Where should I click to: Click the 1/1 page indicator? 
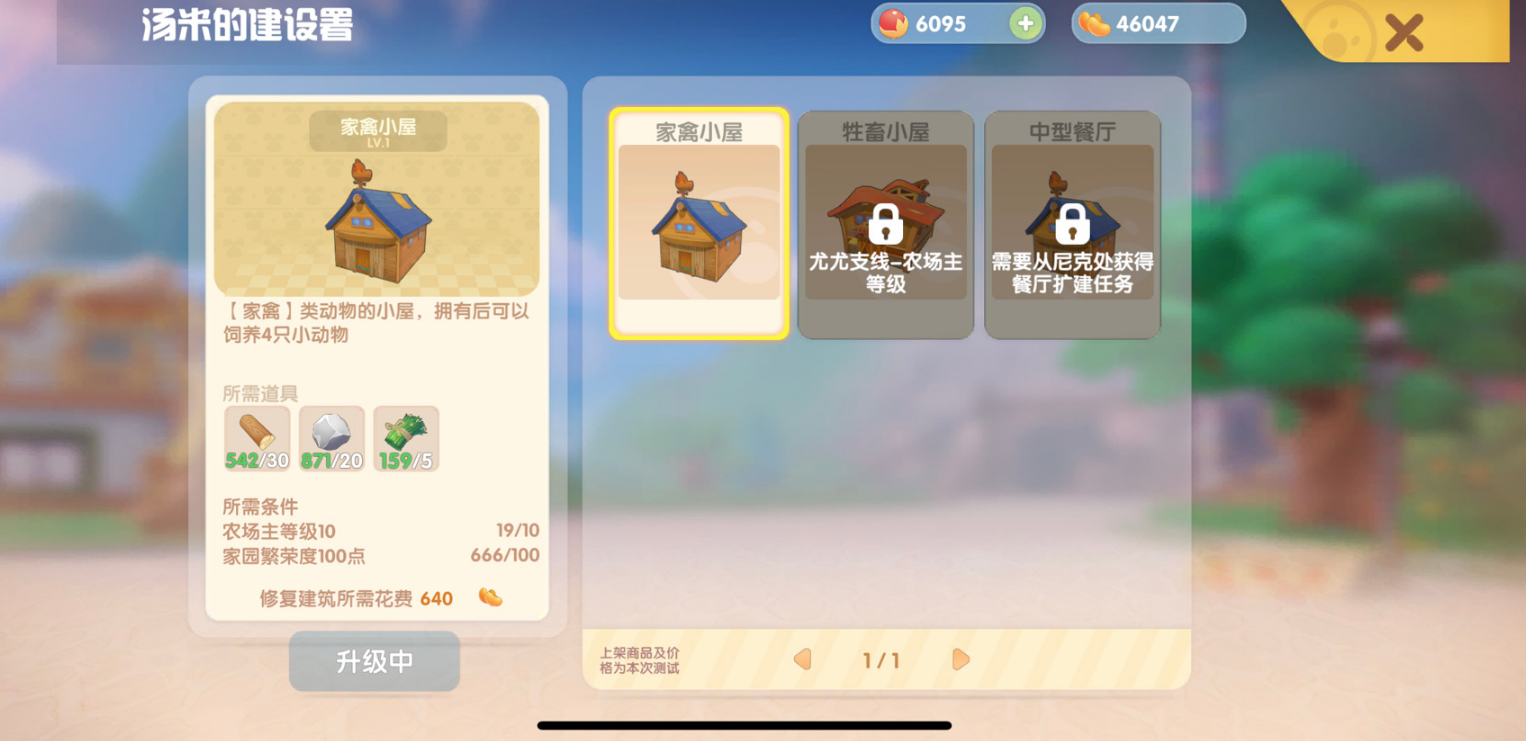[880, 660]
